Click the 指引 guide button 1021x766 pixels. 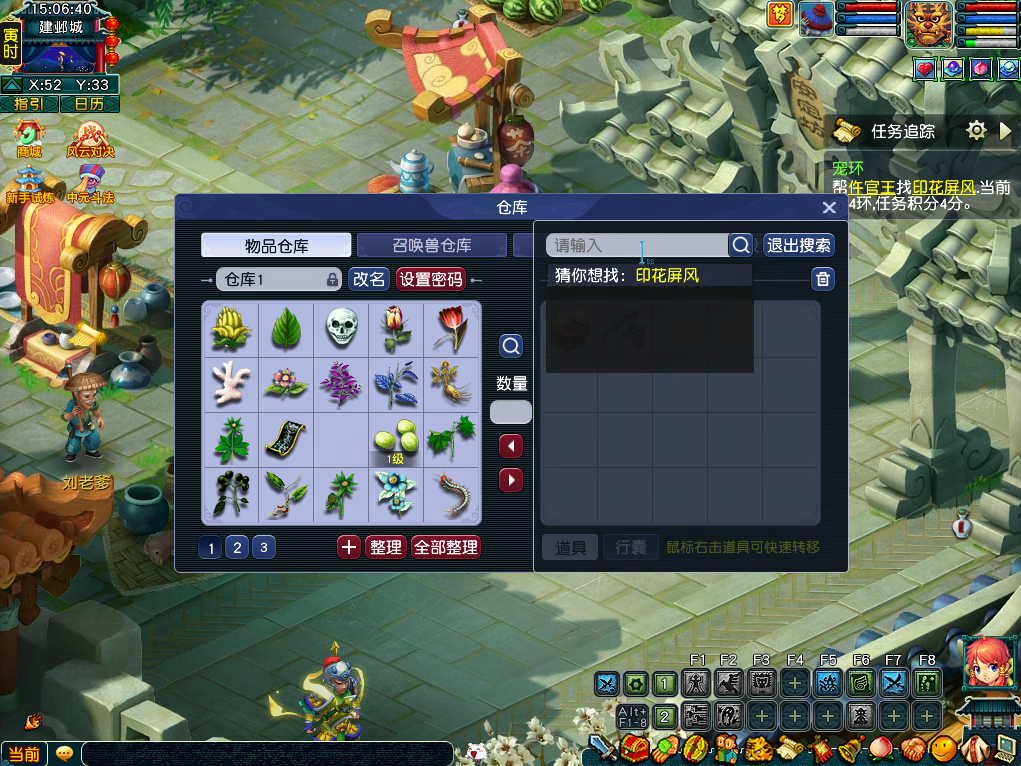pyautogui.click(x=29, y=104)
